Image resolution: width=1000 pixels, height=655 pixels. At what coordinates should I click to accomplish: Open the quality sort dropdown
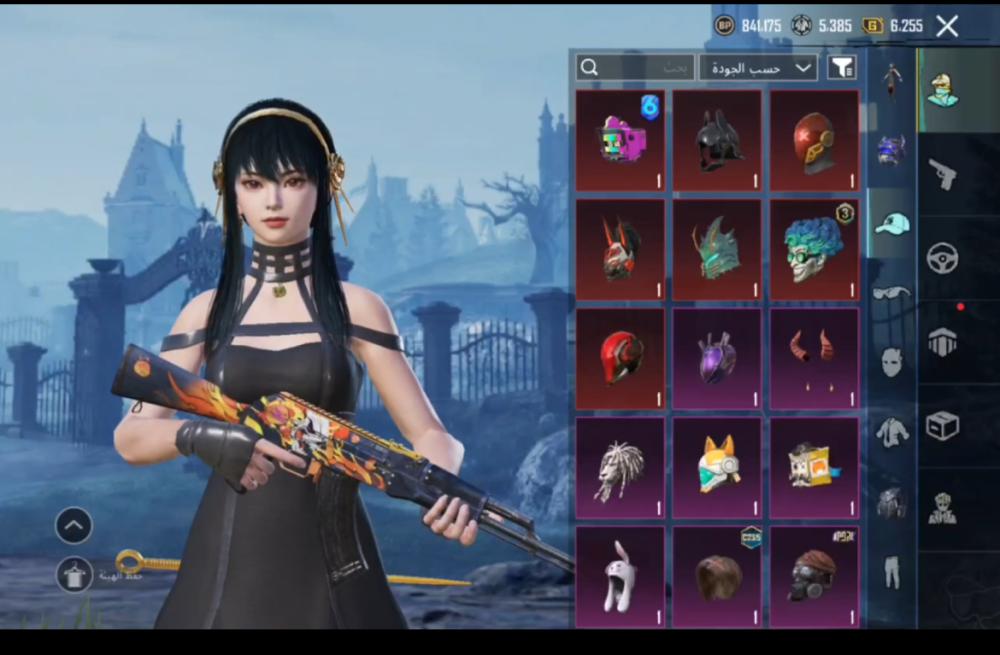[x=758, y=67]
